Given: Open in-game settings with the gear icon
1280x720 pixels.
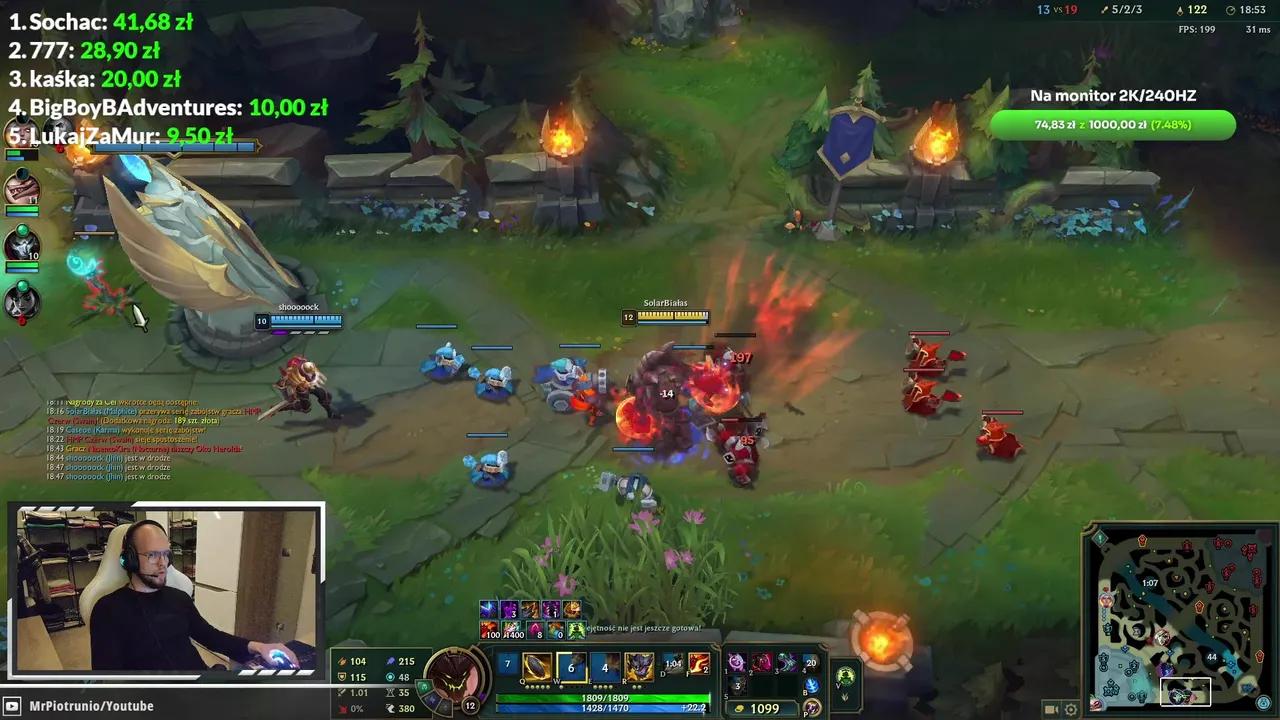Looking at the screenshot, I should (1071, 710).
